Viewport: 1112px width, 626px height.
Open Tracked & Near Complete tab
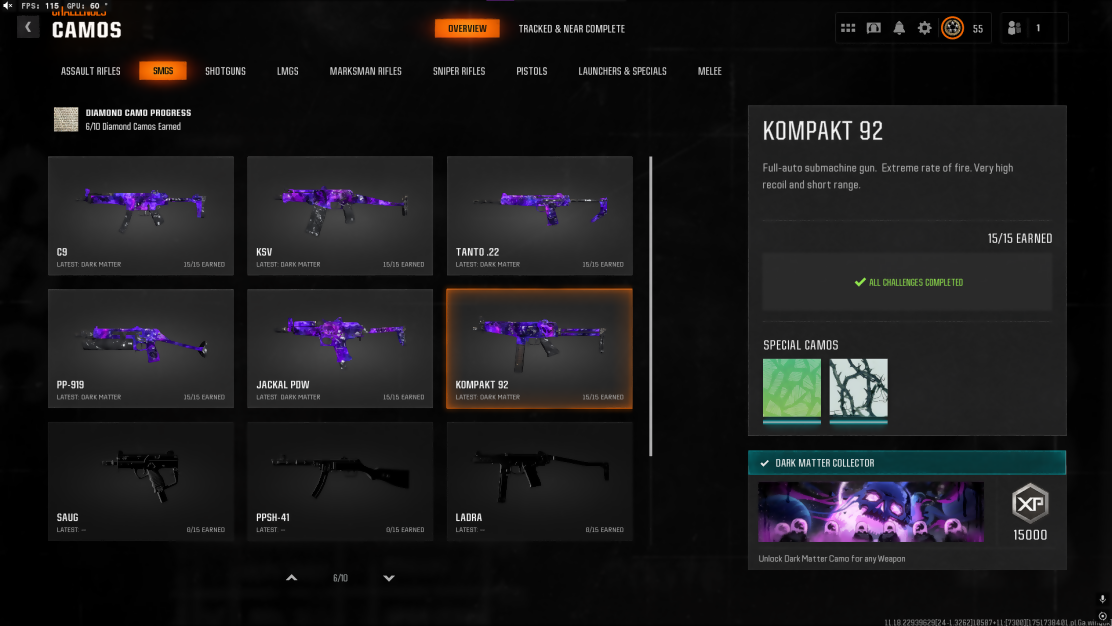click(571, 29)
